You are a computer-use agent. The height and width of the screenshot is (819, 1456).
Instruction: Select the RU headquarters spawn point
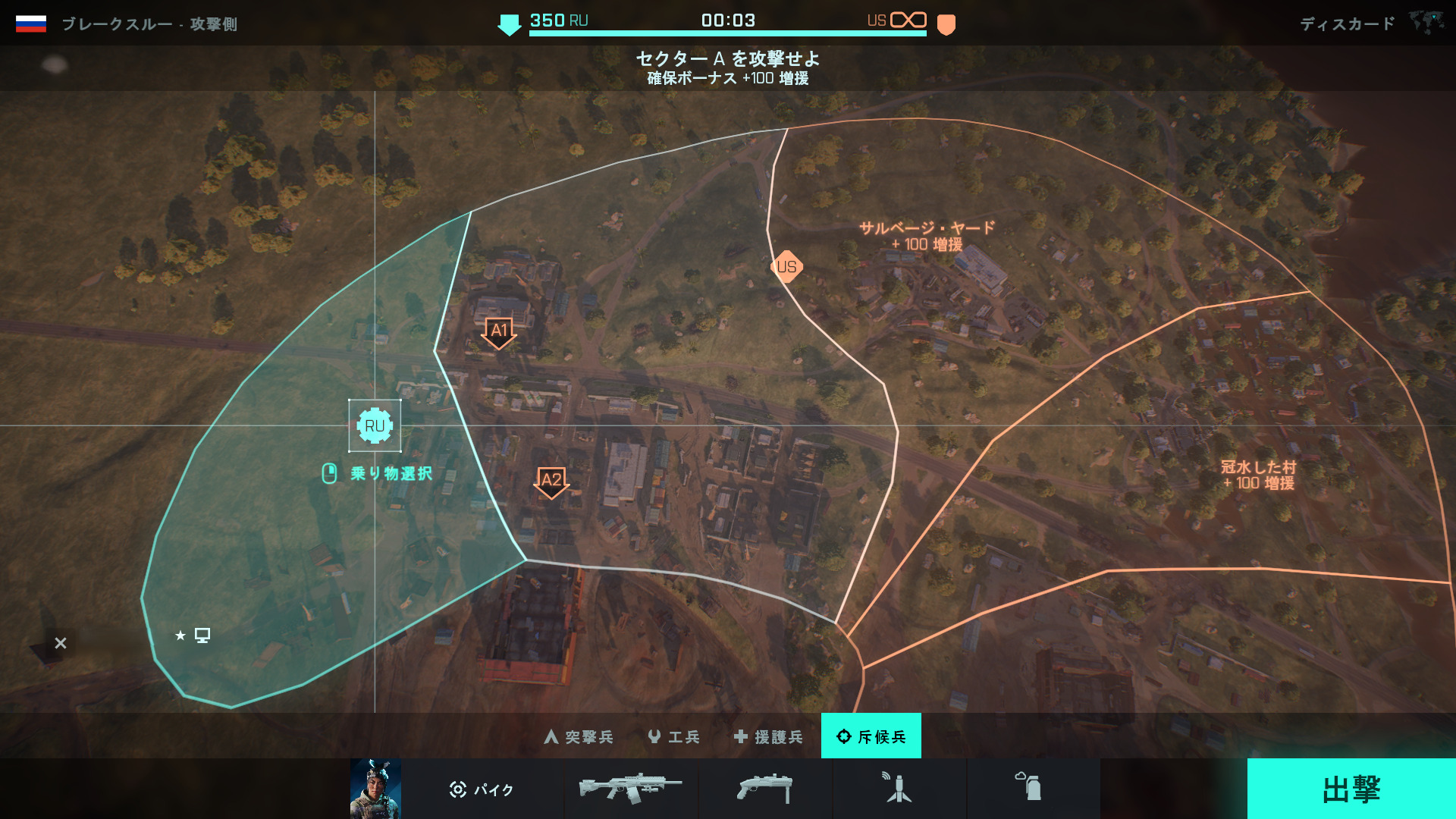pos(375,425)
